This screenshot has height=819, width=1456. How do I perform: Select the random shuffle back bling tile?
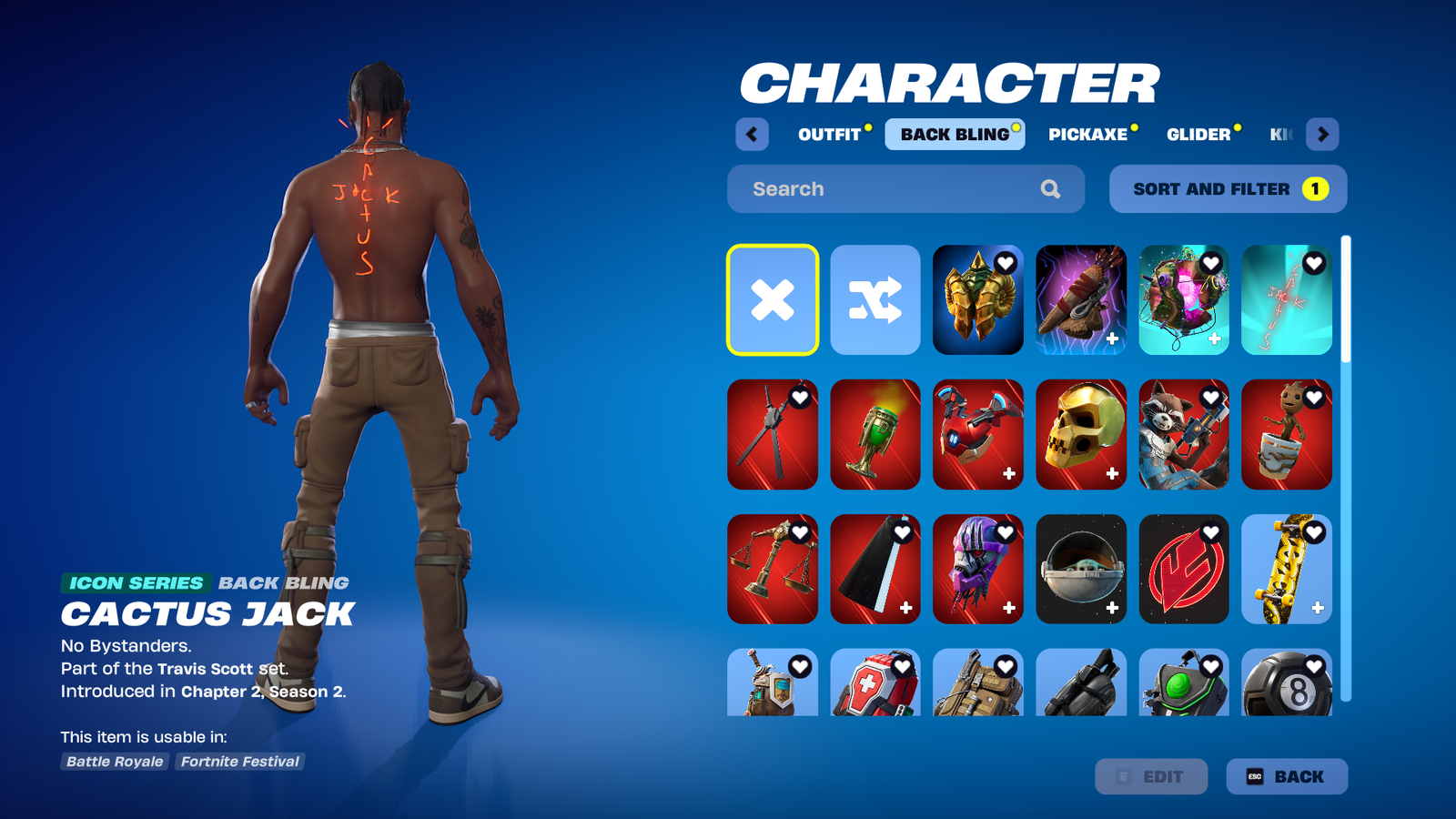(x=875, y=300)
